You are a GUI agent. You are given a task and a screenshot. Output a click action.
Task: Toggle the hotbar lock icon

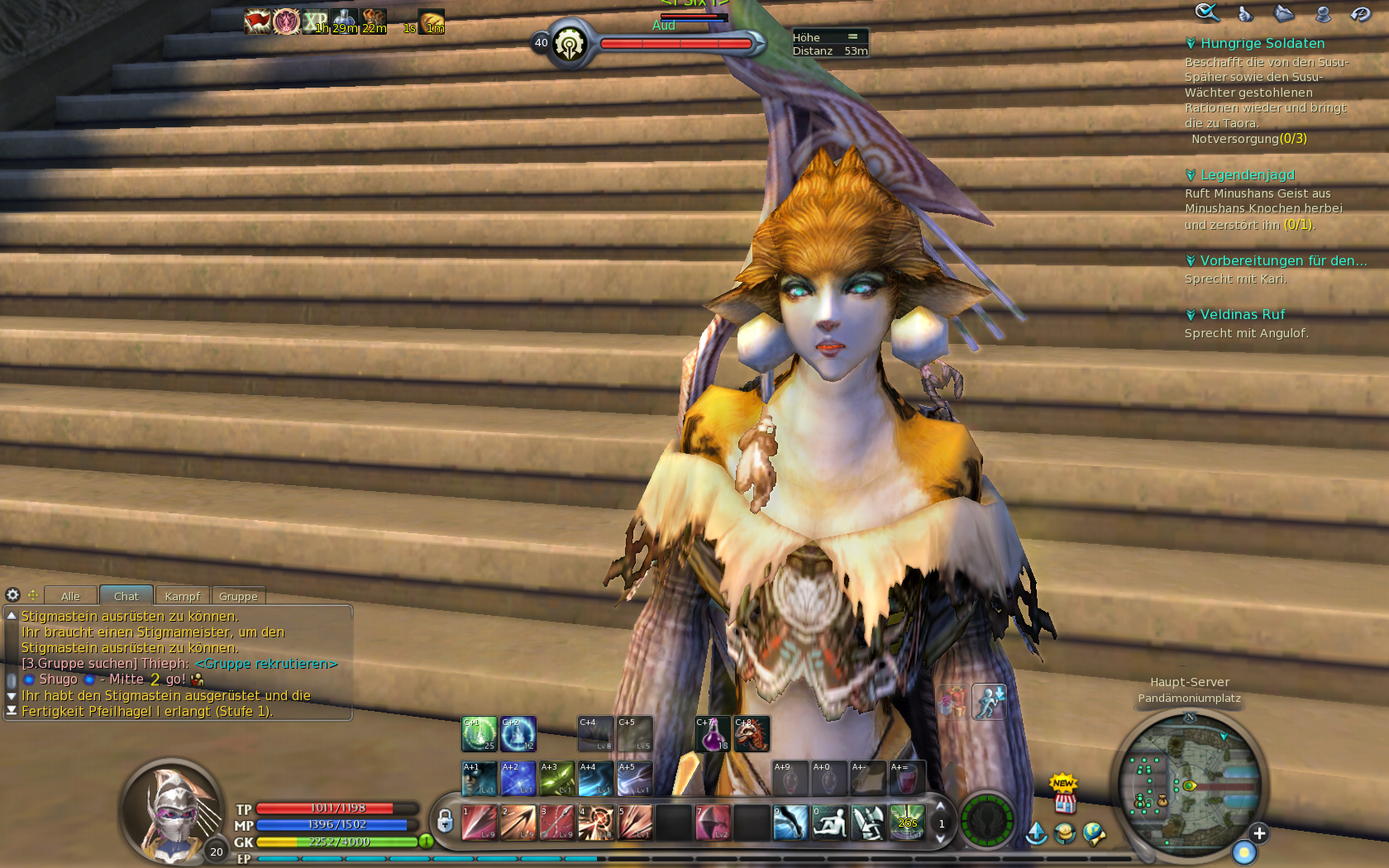(445, 822)
